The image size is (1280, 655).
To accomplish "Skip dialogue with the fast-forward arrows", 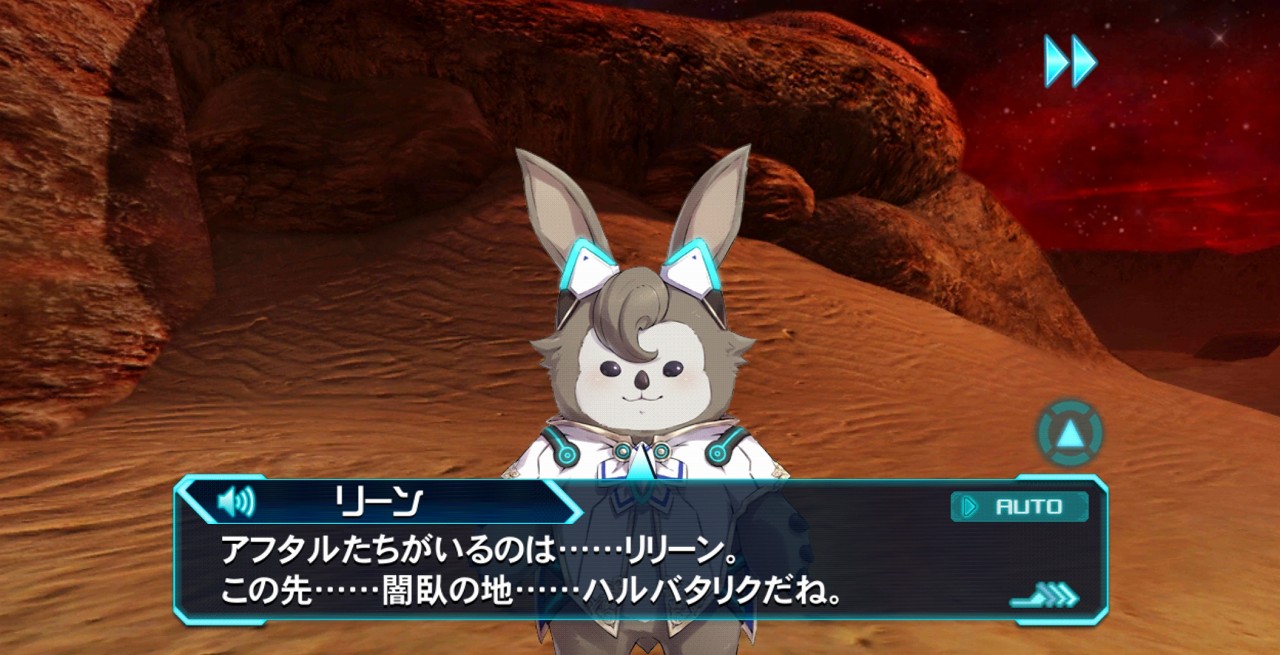I will pyautogui.click(x=1070, y=61).
